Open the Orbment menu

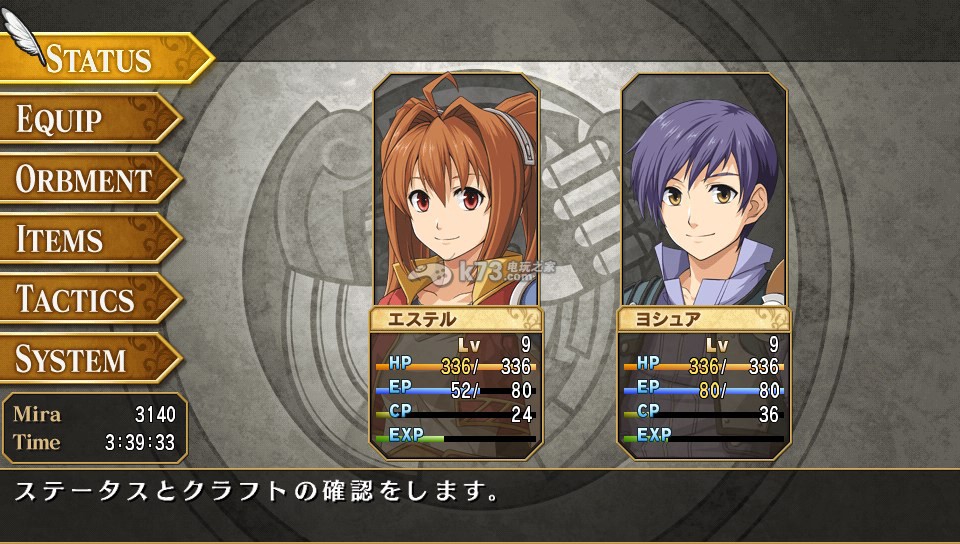pos(85,180)
